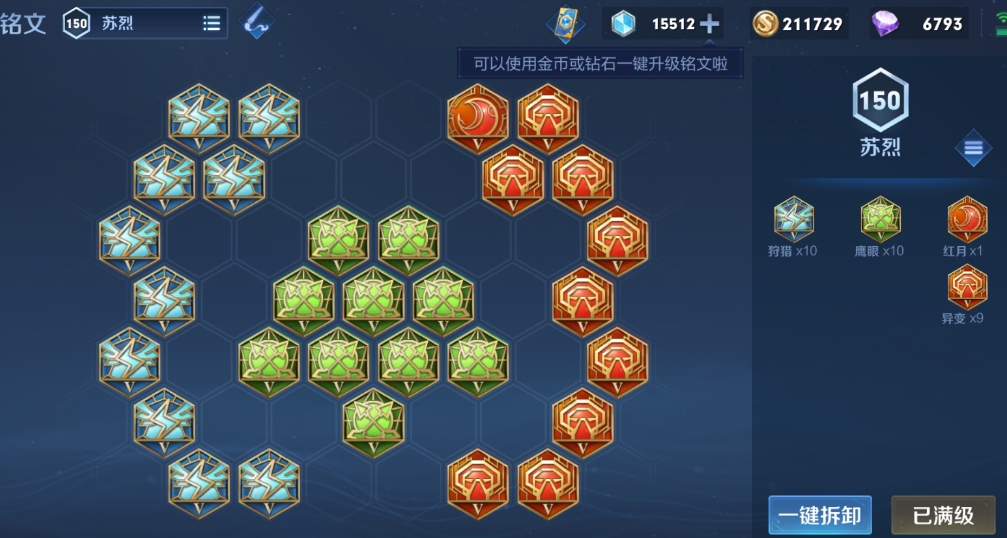Image resolution: width=1007 pixels, height=538 pixels.
Task: Open the 苏烈 rune page dropdown
Action: click(211, 23)
